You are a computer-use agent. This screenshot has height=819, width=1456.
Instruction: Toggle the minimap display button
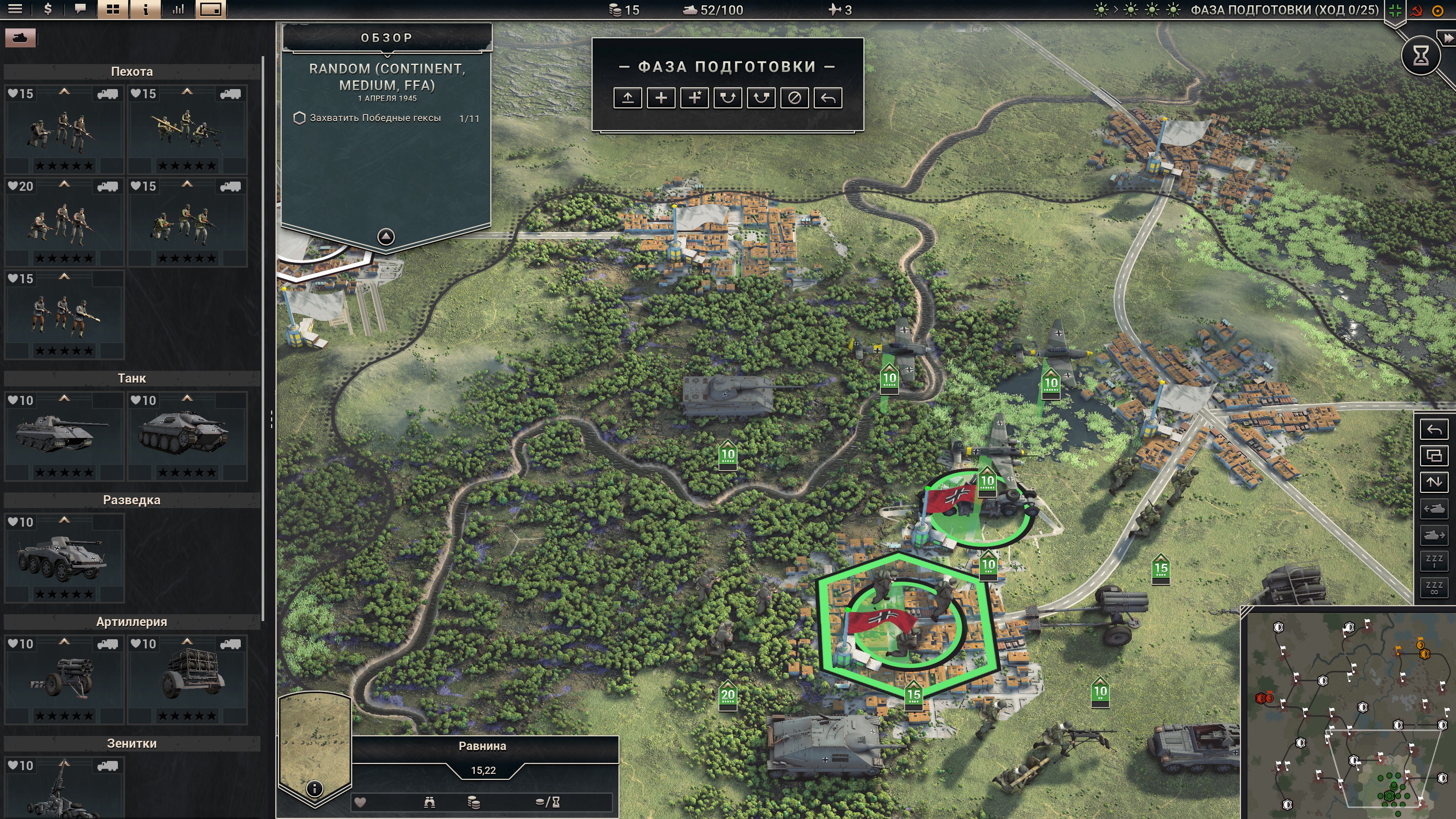[211, 9]
